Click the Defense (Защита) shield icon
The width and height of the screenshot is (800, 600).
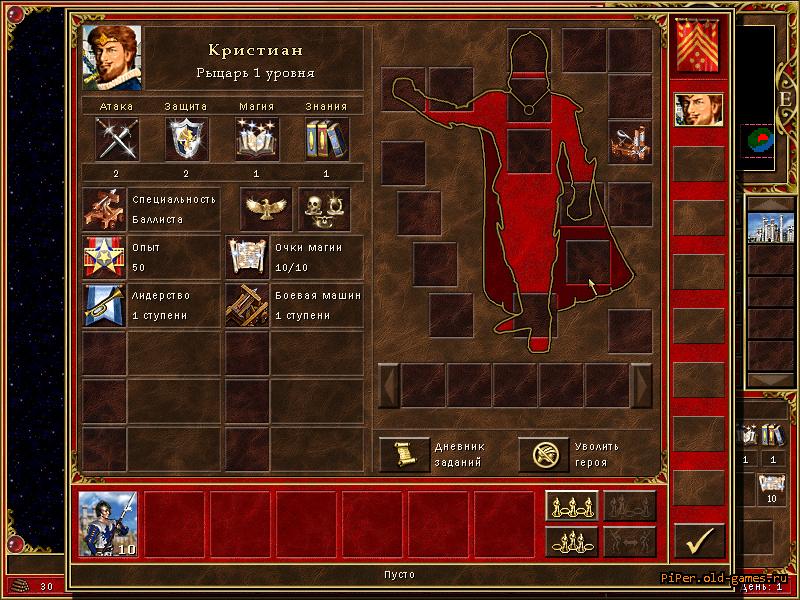click(x=187, y=139)
